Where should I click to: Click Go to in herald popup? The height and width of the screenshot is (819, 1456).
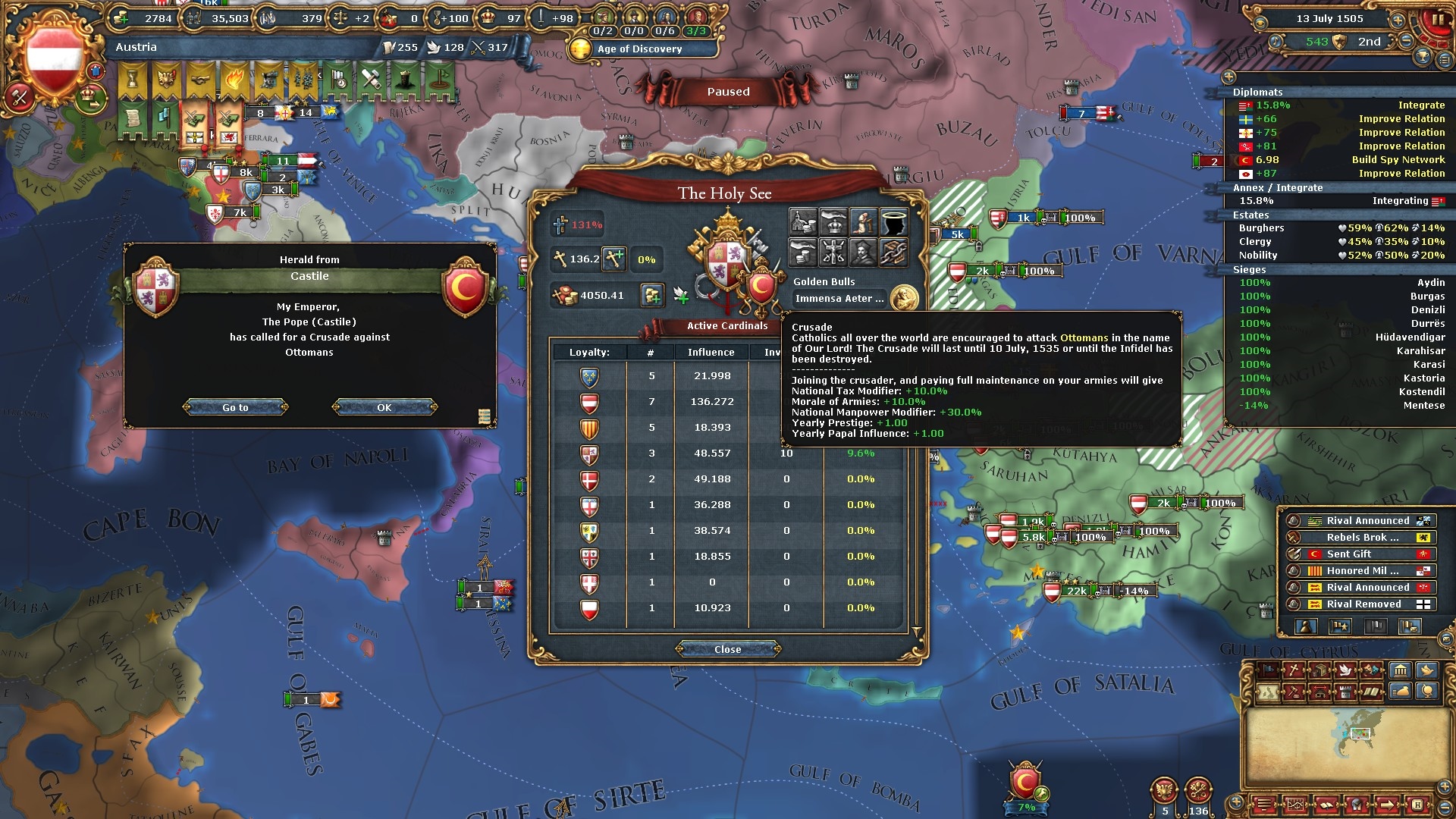pos(235,407)
